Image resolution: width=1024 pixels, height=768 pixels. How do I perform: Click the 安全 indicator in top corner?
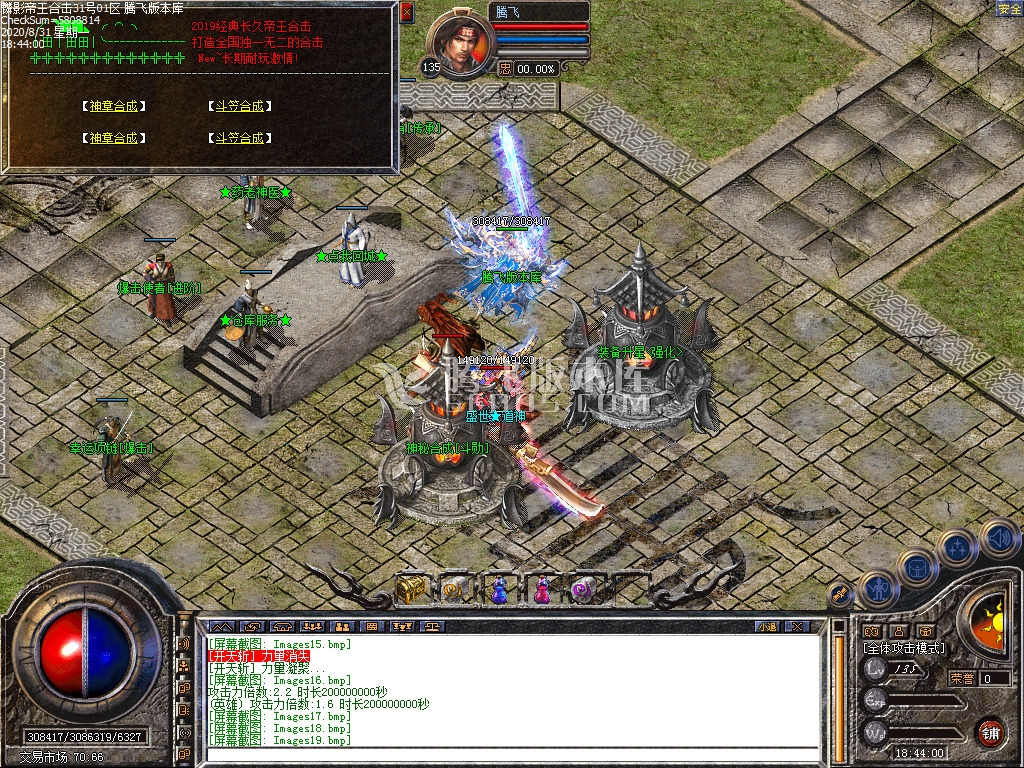pyautogui.click(x=1009, y=9)
